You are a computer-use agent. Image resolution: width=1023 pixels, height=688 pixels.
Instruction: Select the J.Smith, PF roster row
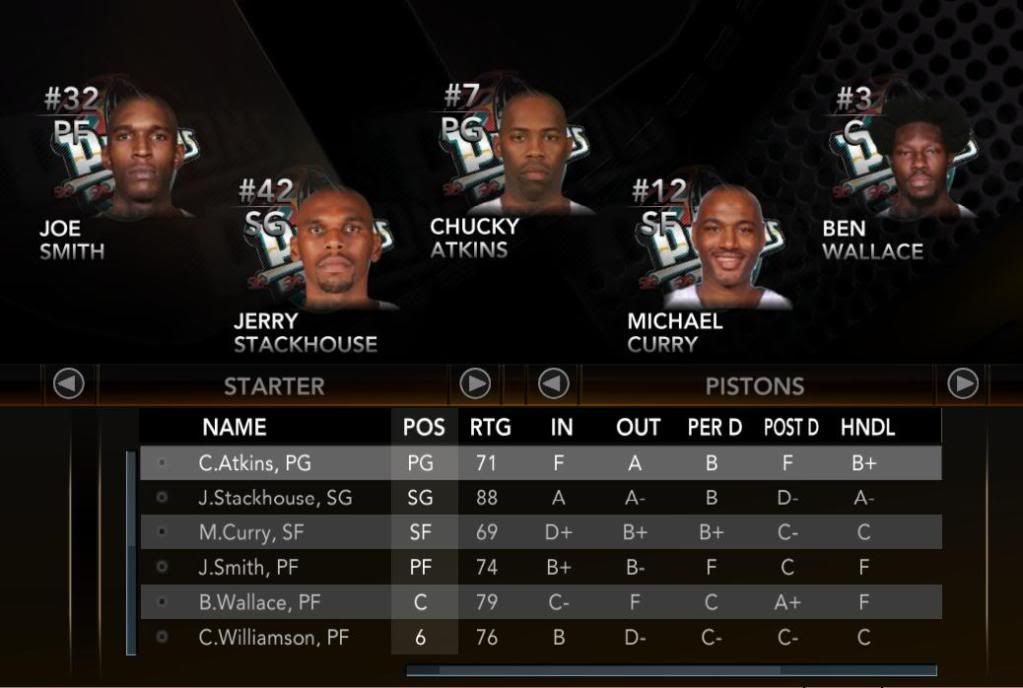[540, 568]
